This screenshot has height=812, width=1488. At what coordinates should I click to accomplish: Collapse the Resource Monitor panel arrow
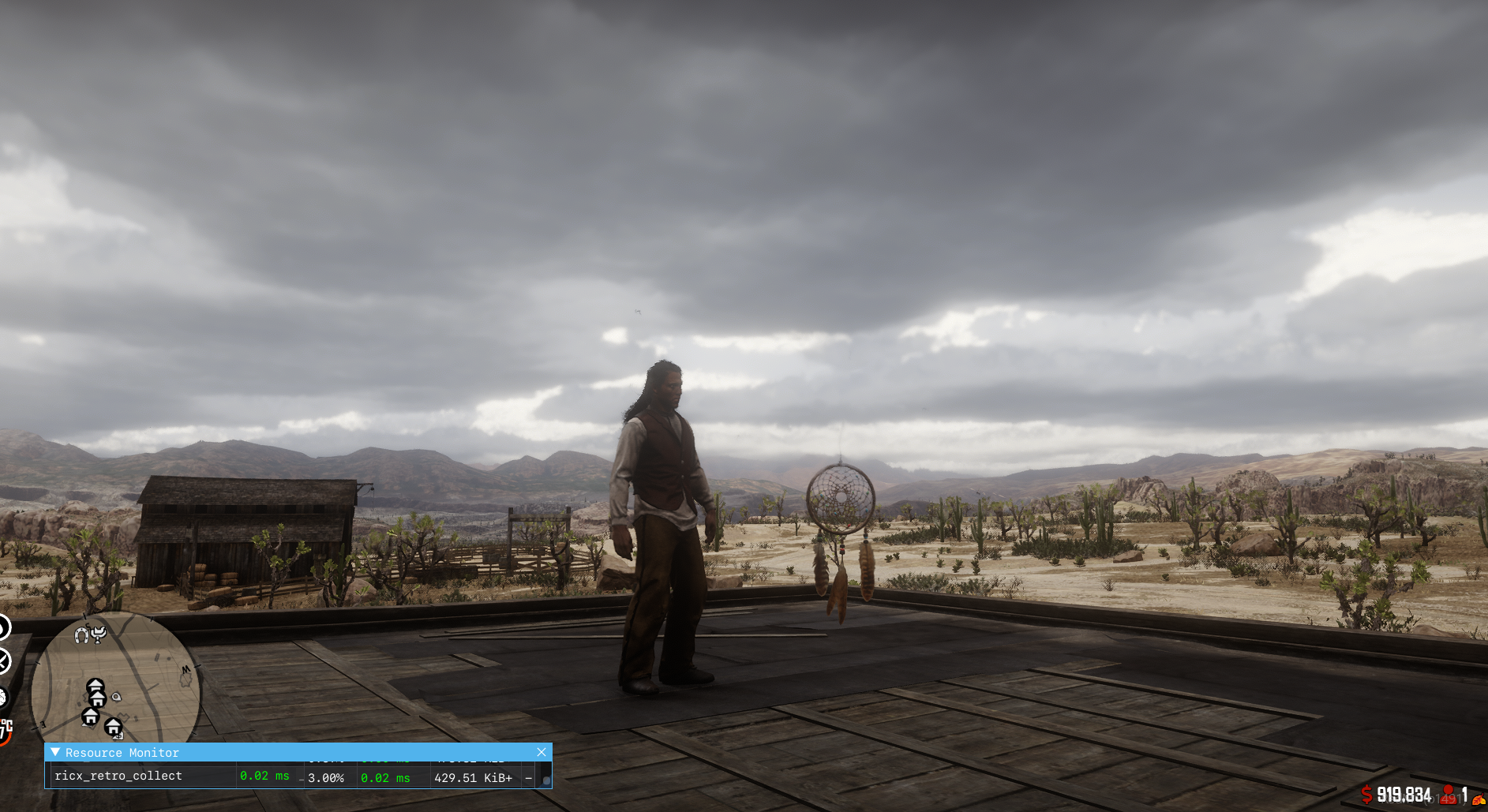[x=55, y=752]
